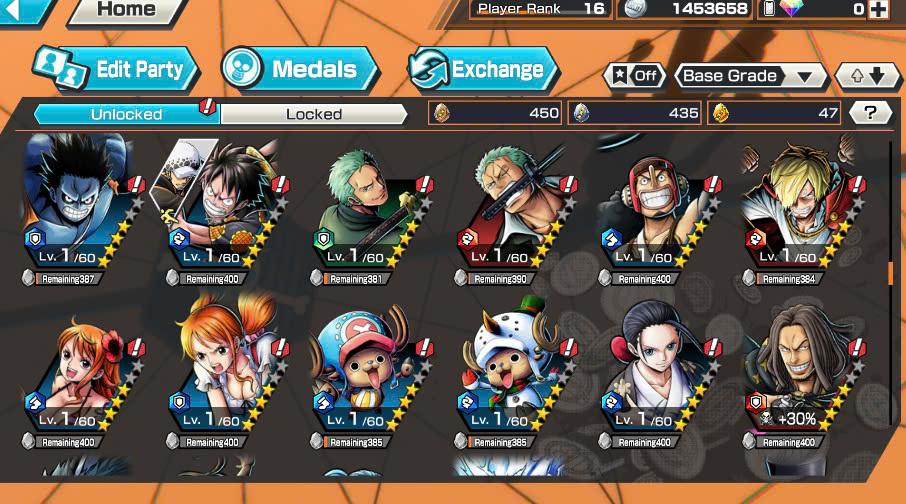Show help with the question mark button
The image size is (906, 504).
point(870,113)
